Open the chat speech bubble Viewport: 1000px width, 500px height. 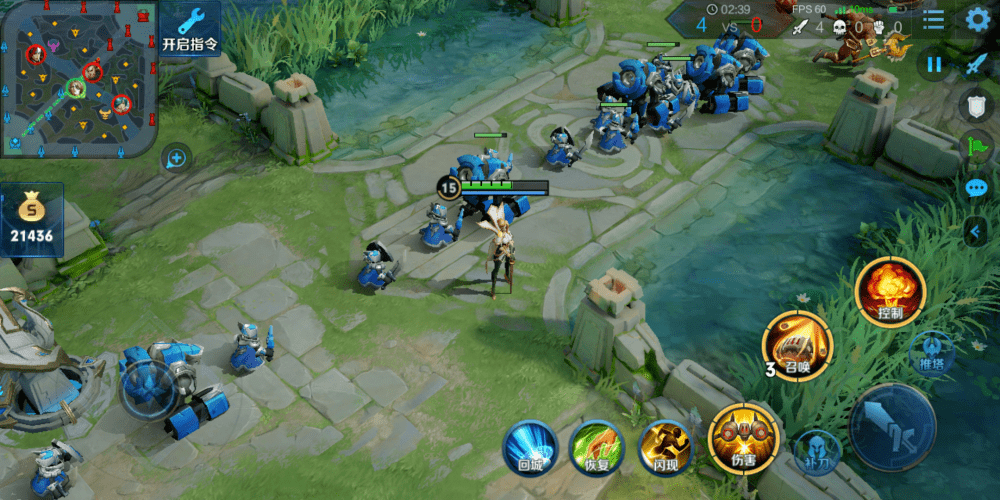976,188
